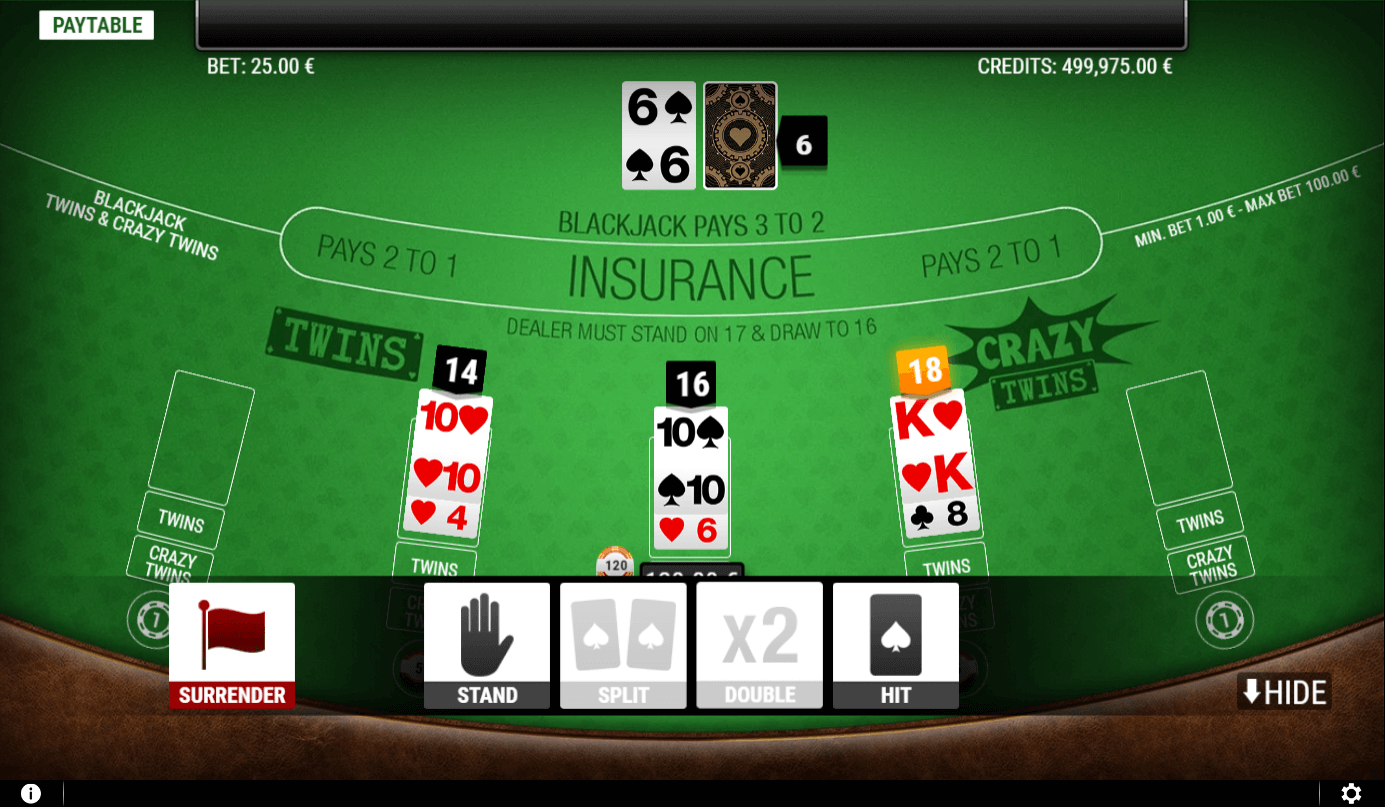Click the Double X2 icon

pyautogui.click(x=758, y=630)
